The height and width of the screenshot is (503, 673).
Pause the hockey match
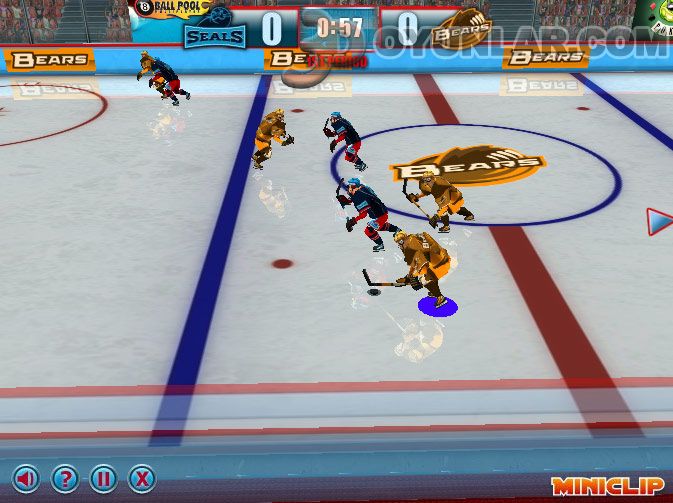[103, 479]
